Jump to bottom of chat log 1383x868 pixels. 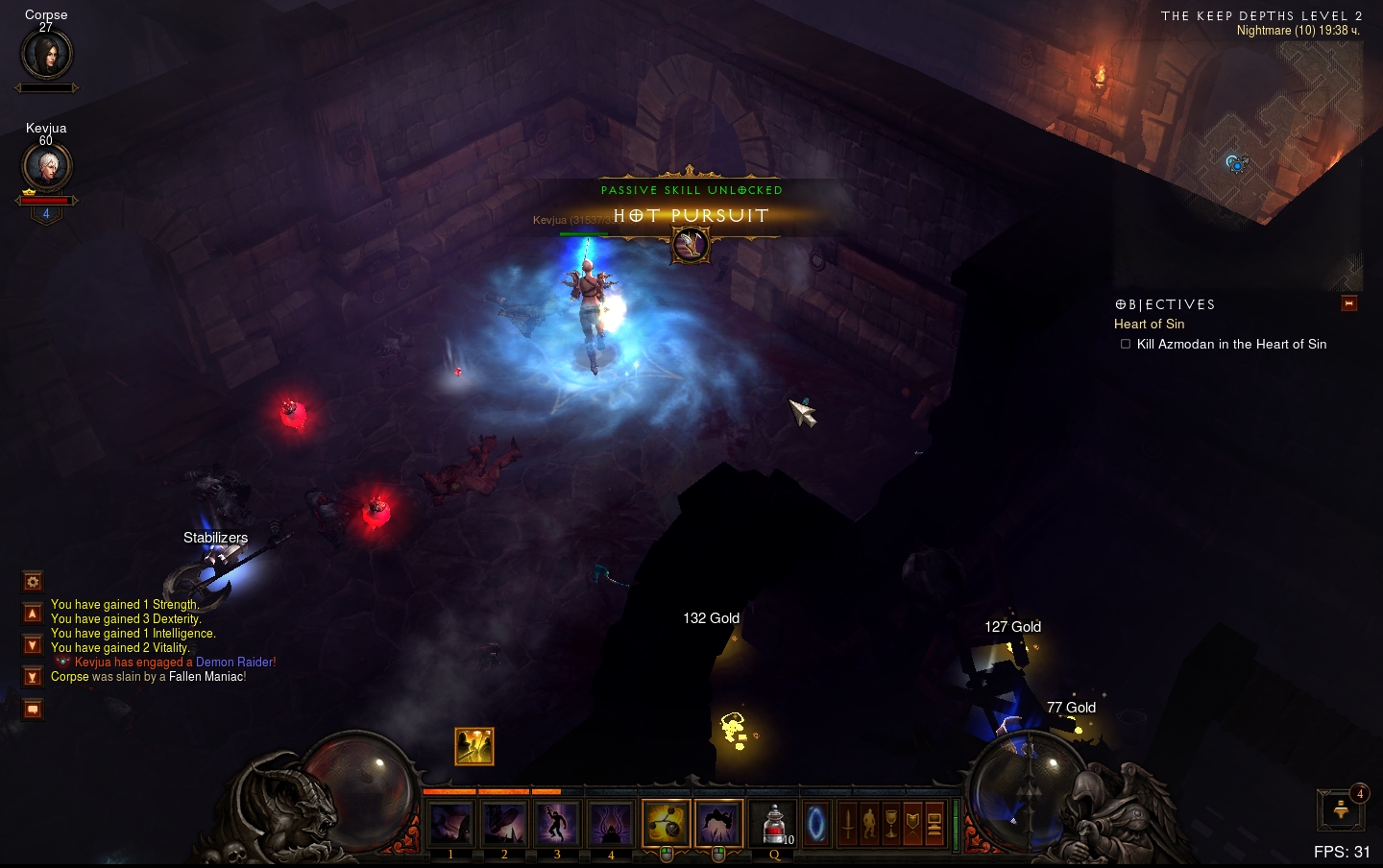[x=33, y=677]
